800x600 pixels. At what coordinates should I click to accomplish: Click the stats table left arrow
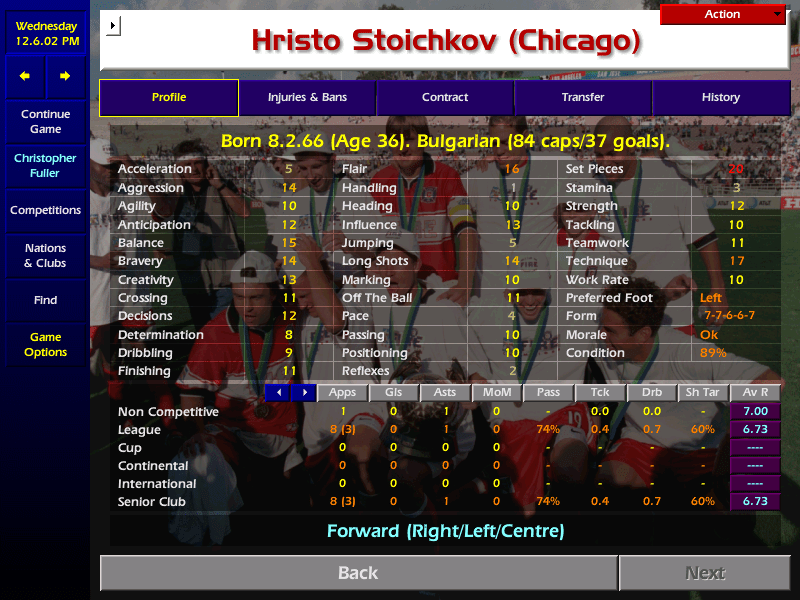coord(277,393)
